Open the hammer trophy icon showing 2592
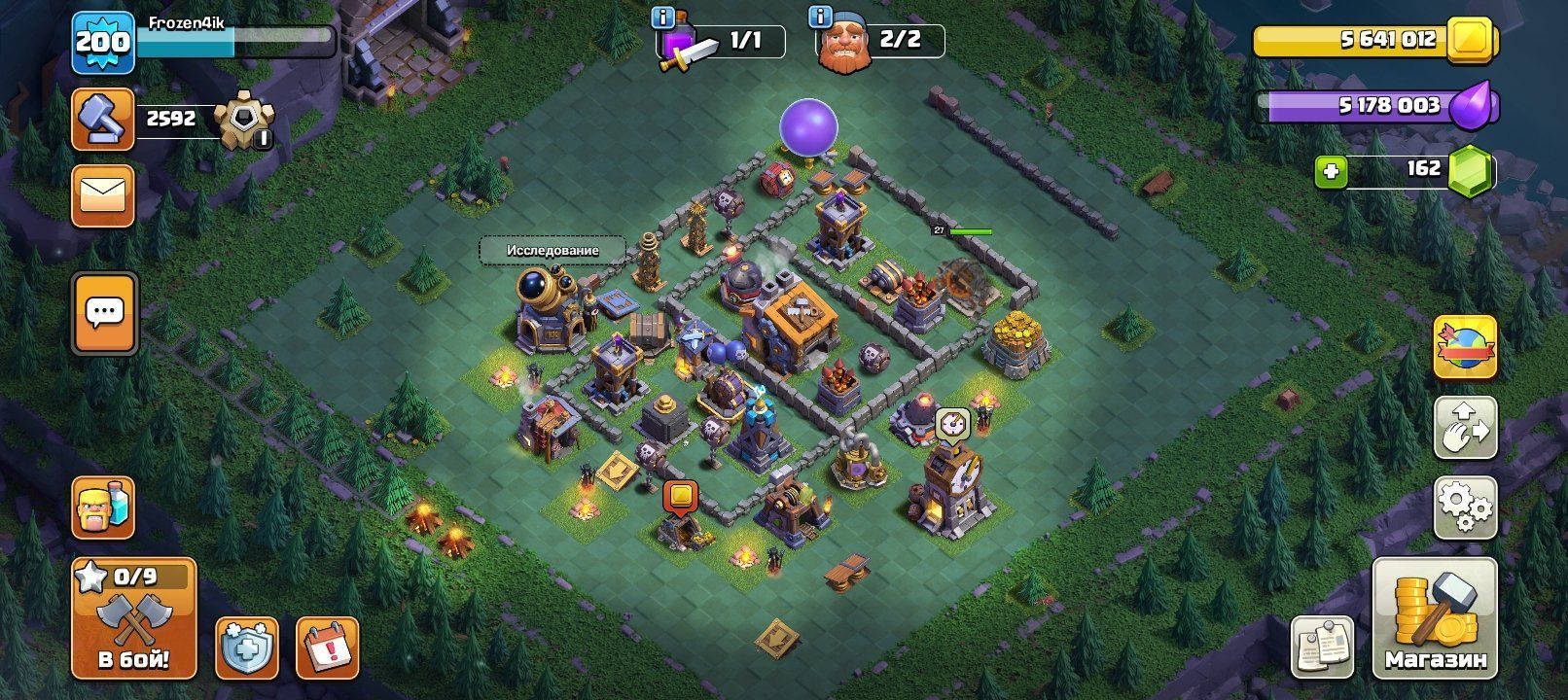 tap(102, 120)
